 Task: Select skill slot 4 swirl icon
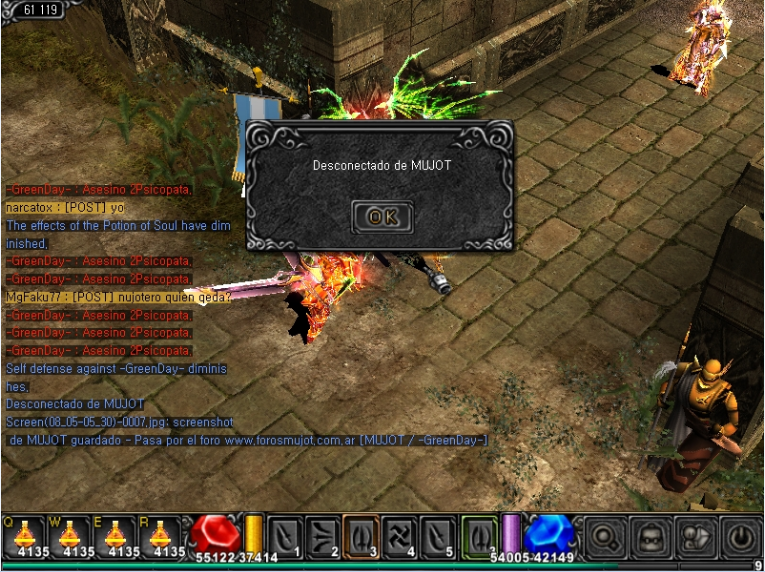tap(399, 536)
